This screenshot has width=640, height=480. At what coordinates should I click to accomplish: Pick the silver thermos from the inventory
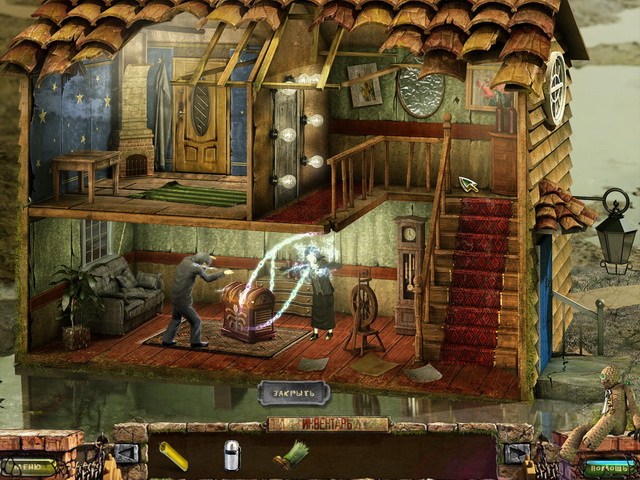click(x=231, y=455)
